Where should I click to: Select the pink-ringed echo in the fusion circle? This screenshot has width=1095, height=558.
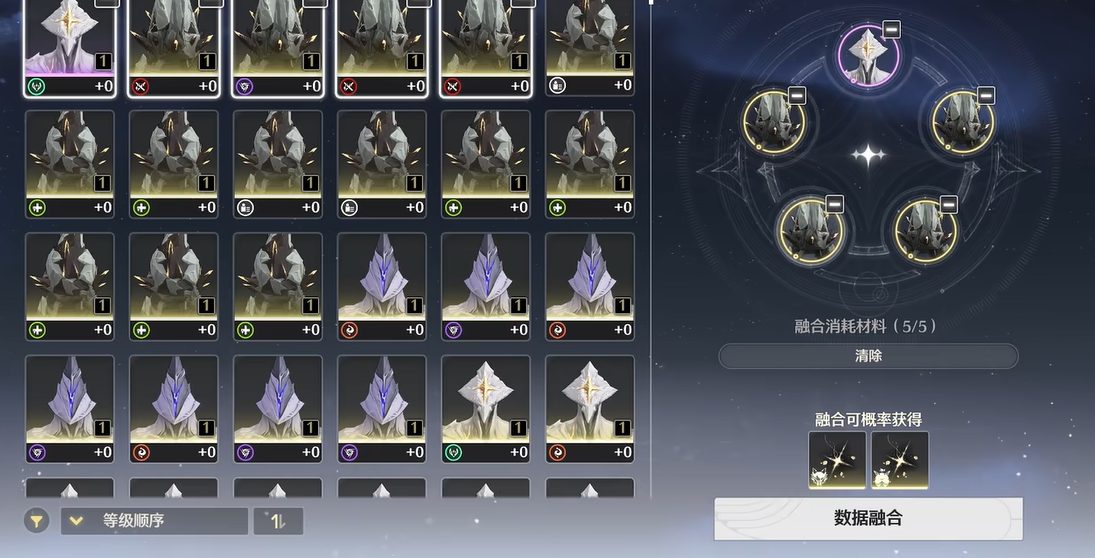pos(866,56)
